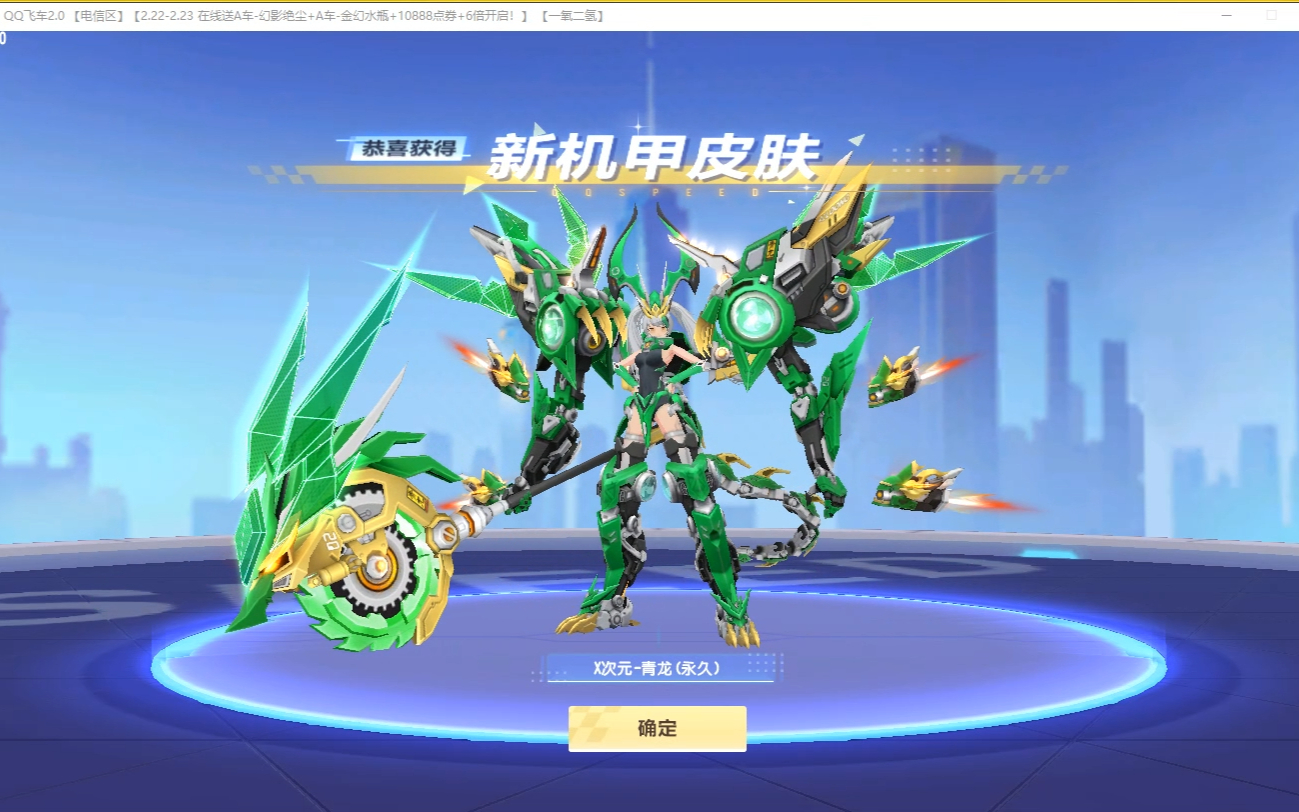Expand the 恭喜获得 banner ribbon
Image resolution: width=1299 pixels, height=812 pixels.
coord(408,148)
